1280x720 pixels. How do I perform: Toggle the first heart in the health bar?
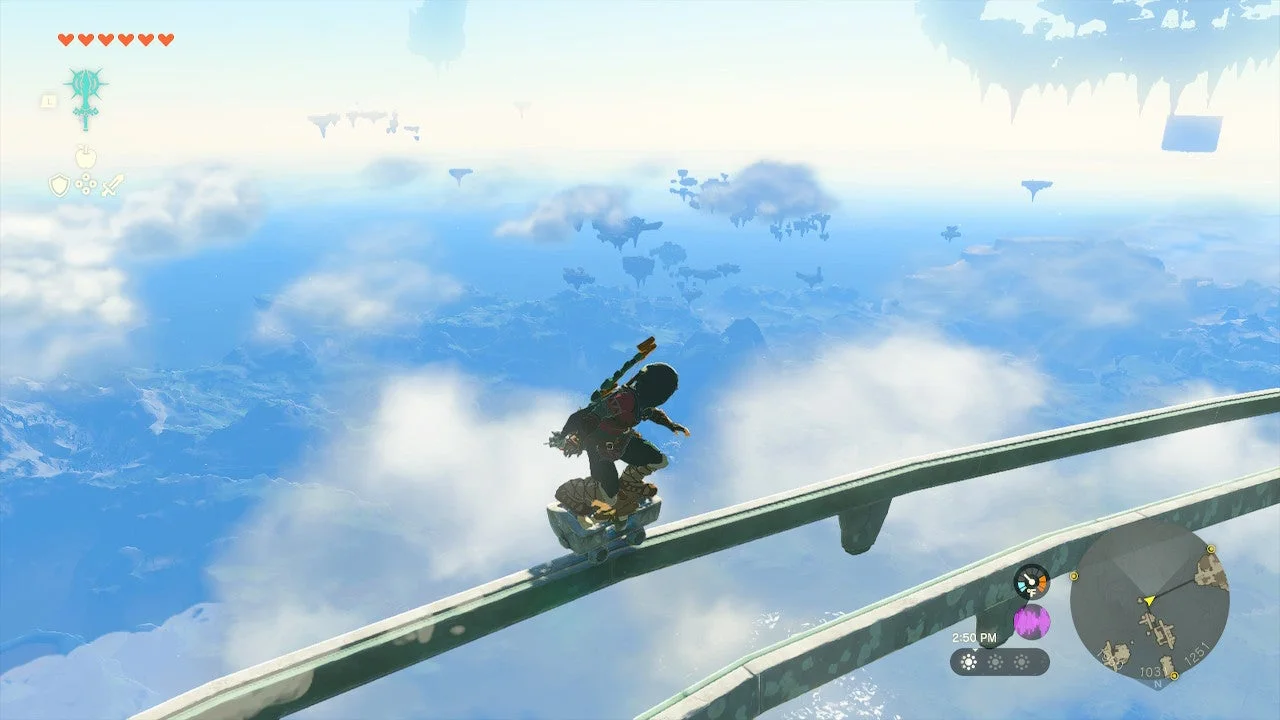tap(66, 39)
